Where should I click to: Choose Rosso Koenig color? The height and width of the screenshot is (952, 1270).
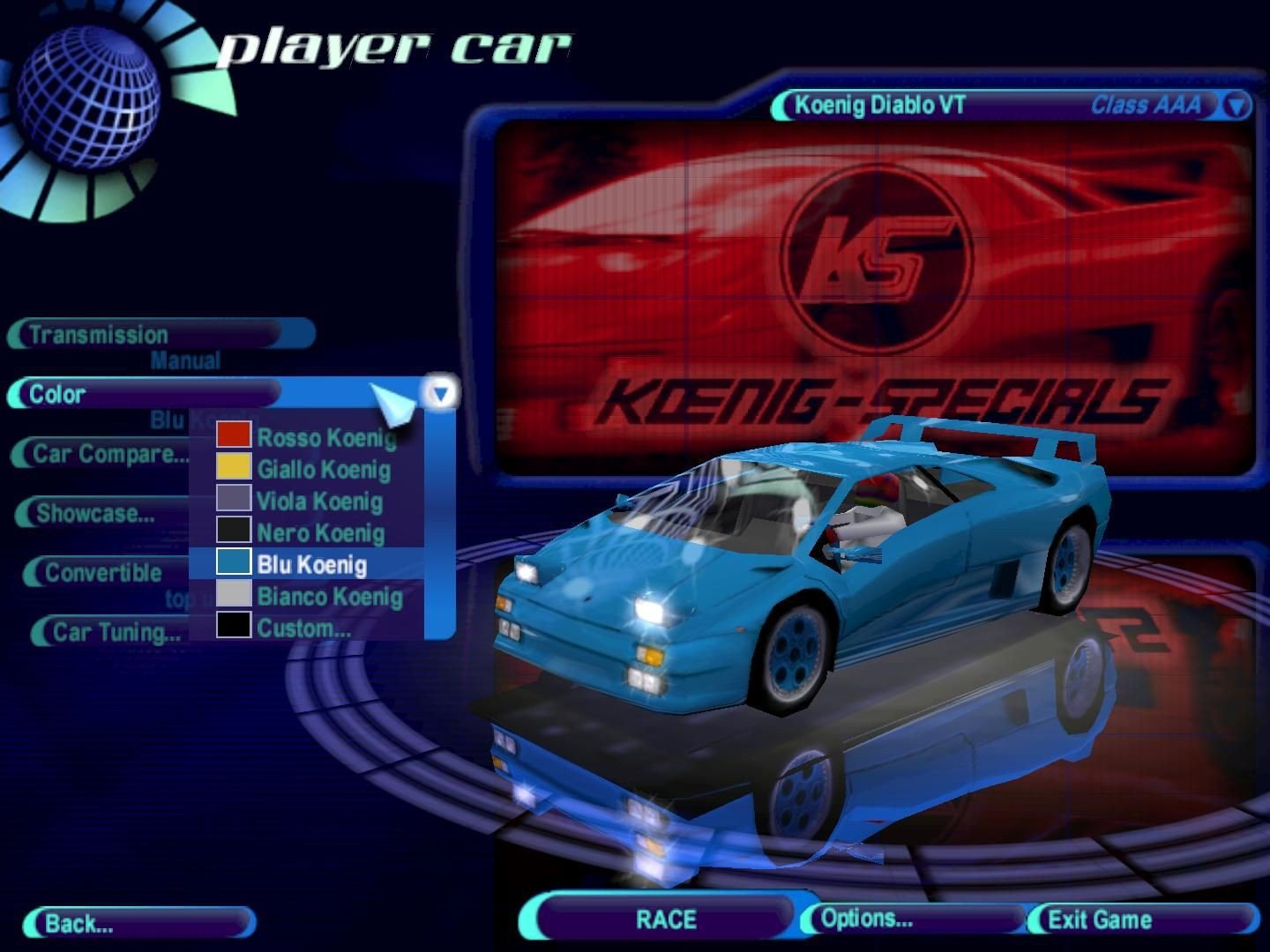(x=325, y=437)
